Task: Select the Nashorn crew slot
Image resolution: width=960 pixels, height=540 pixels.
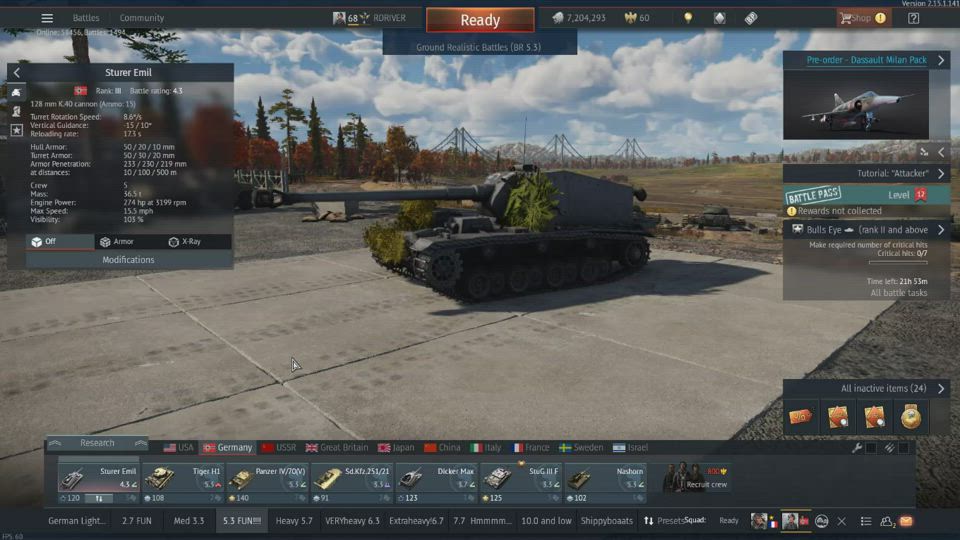Action: coord(605,483)
